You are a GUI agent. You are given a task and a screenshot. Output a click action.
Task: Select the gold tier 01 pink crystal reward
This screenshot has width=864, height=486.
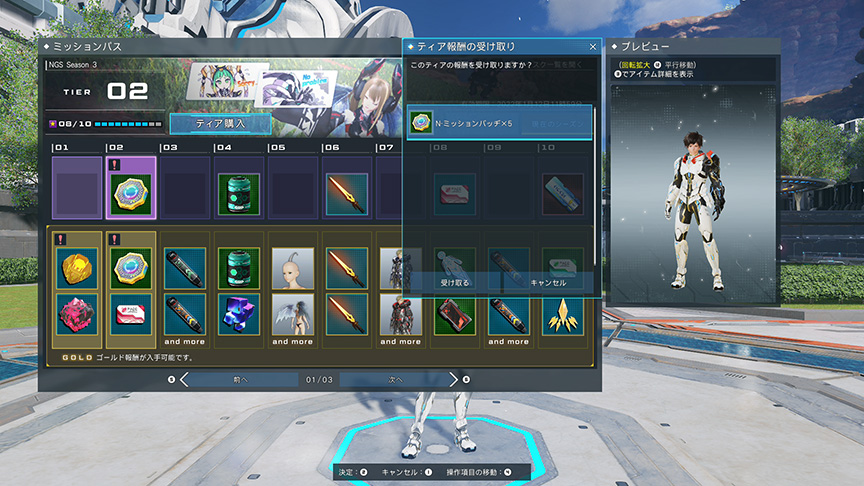coord(77,313)
